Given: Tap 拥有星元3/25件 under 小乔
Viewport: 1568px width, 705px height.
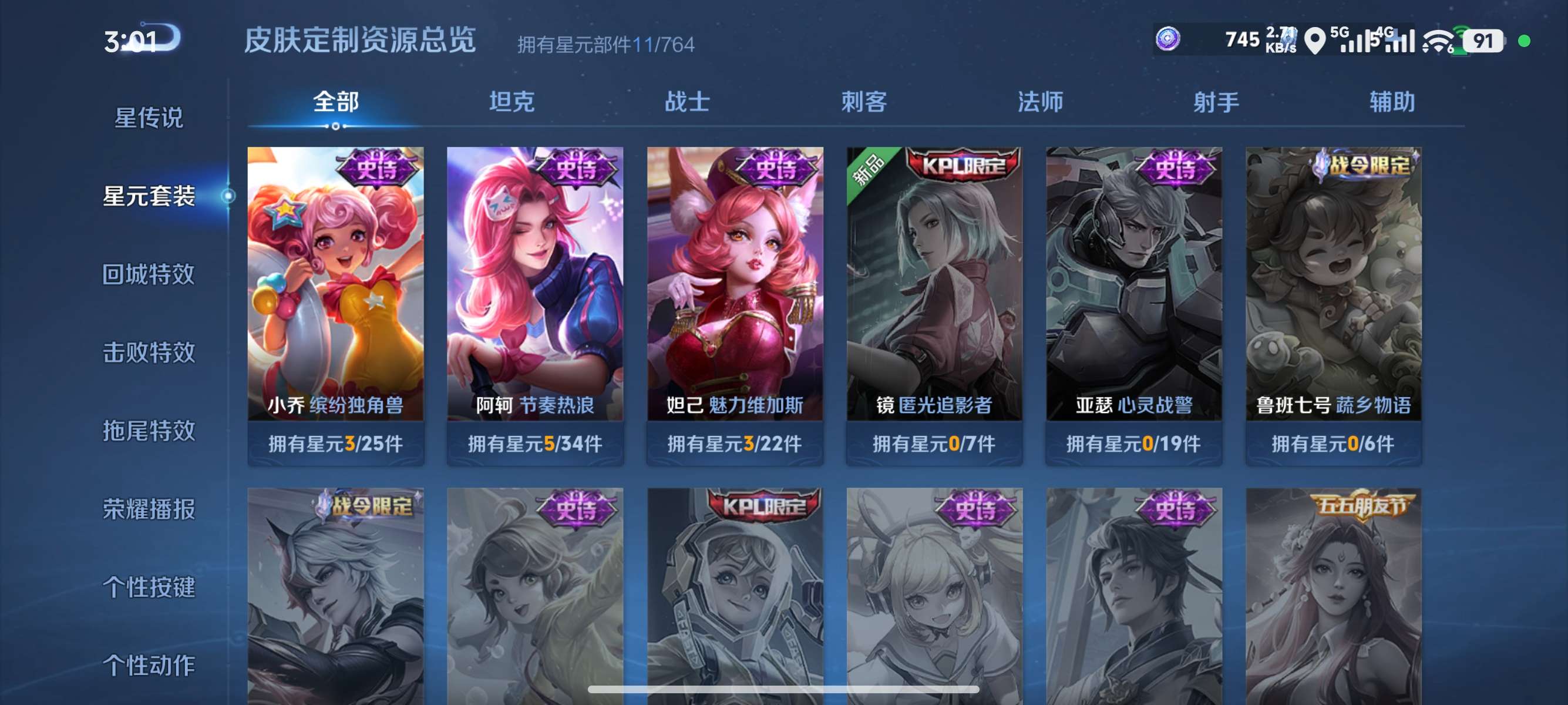Looking at the screenshot, I should pyautogui.click(x=337, y=444).
